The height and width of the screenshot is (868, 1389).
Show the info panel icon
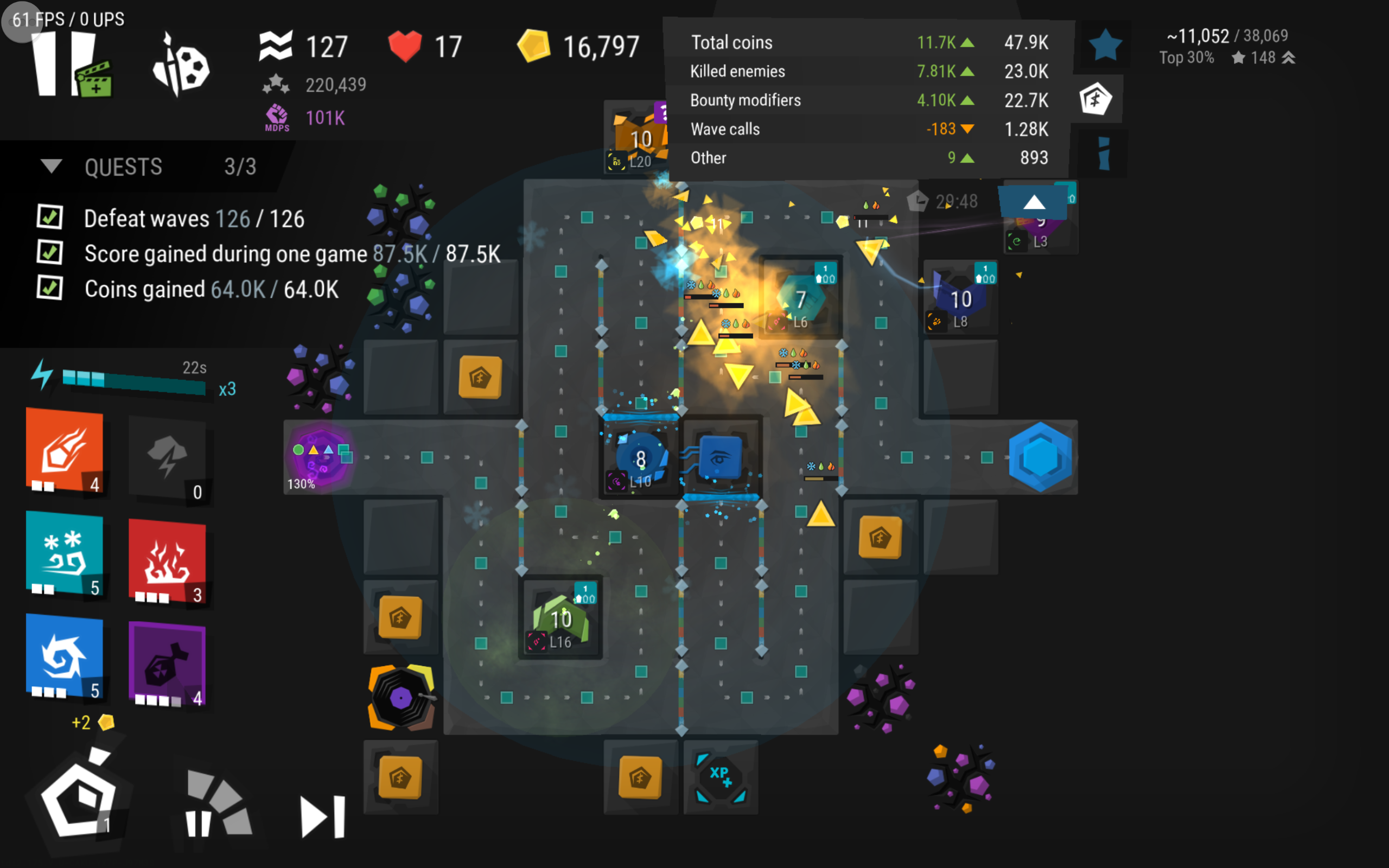coord(1104,154)
